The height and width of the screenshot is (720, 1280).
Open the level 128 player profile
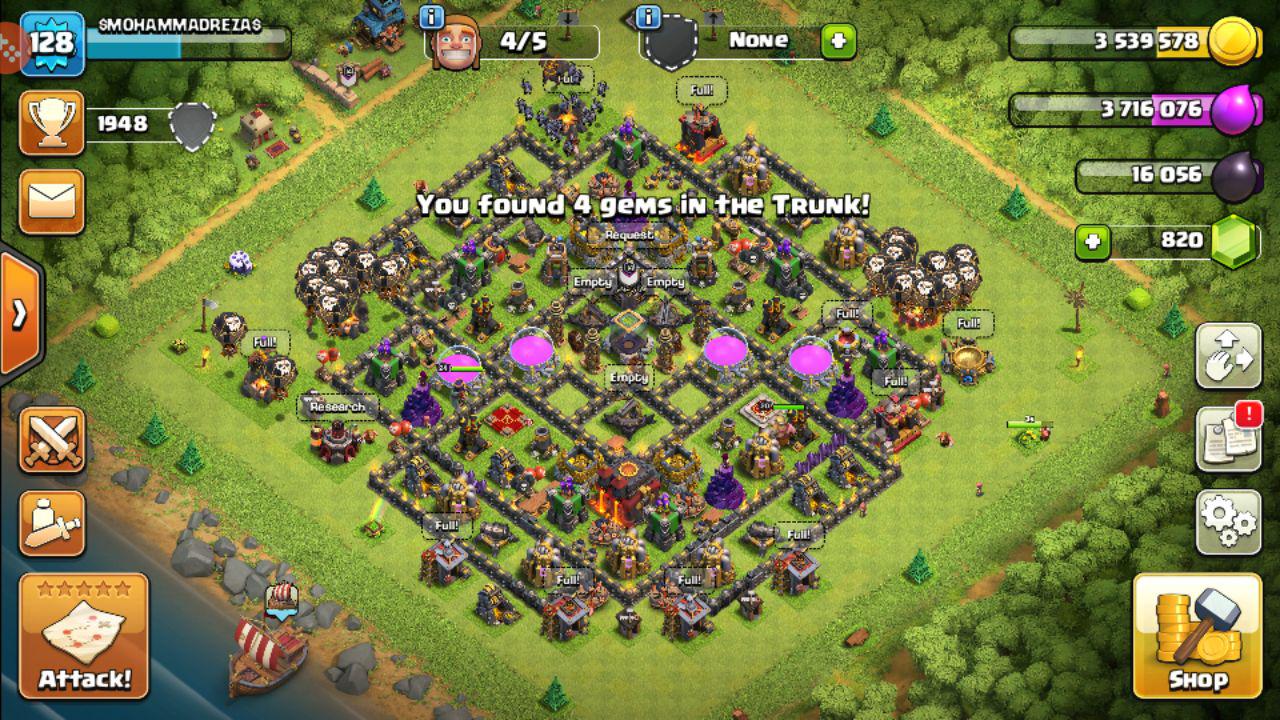[52, 43]
